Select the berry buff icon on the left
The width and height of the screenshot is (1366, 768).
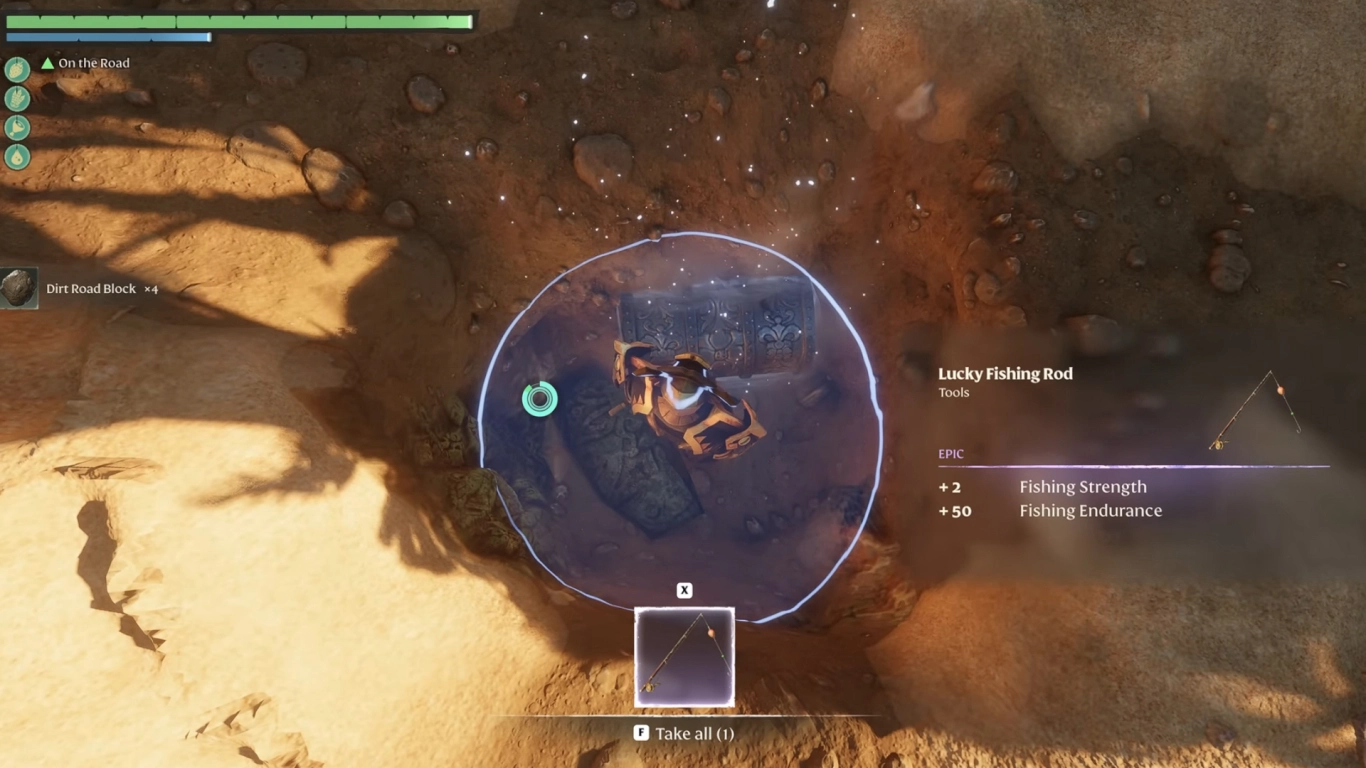tap(16, 70)
